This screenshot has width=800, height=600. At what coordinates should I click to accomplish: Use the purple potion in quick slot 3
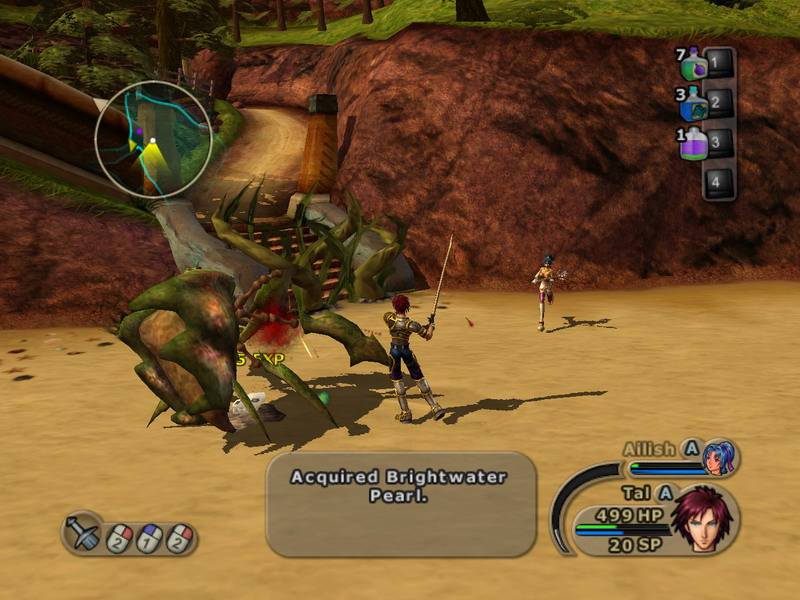(696, 143)
